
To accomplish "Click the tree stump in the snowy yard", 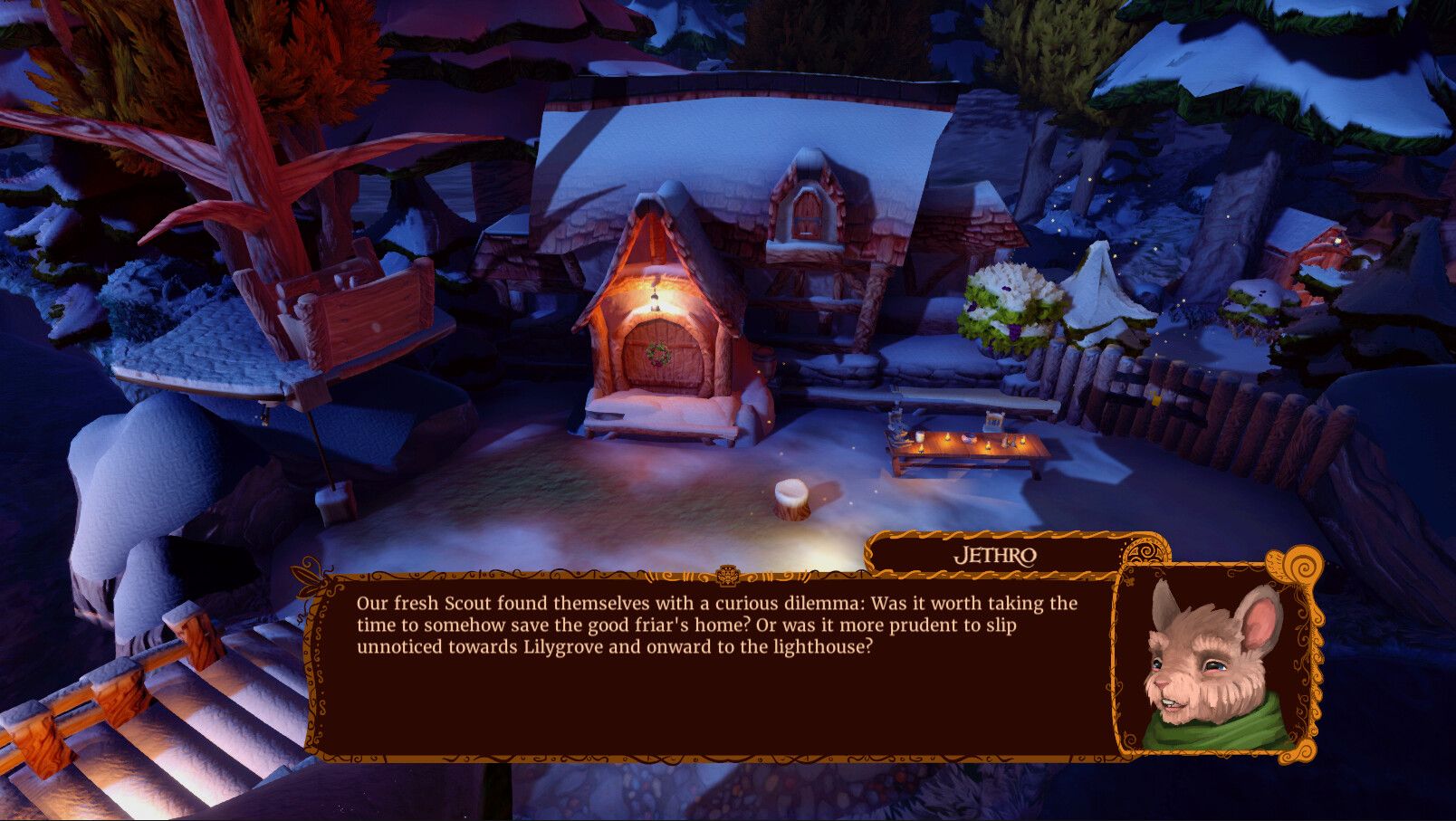I will pos(792,498).
